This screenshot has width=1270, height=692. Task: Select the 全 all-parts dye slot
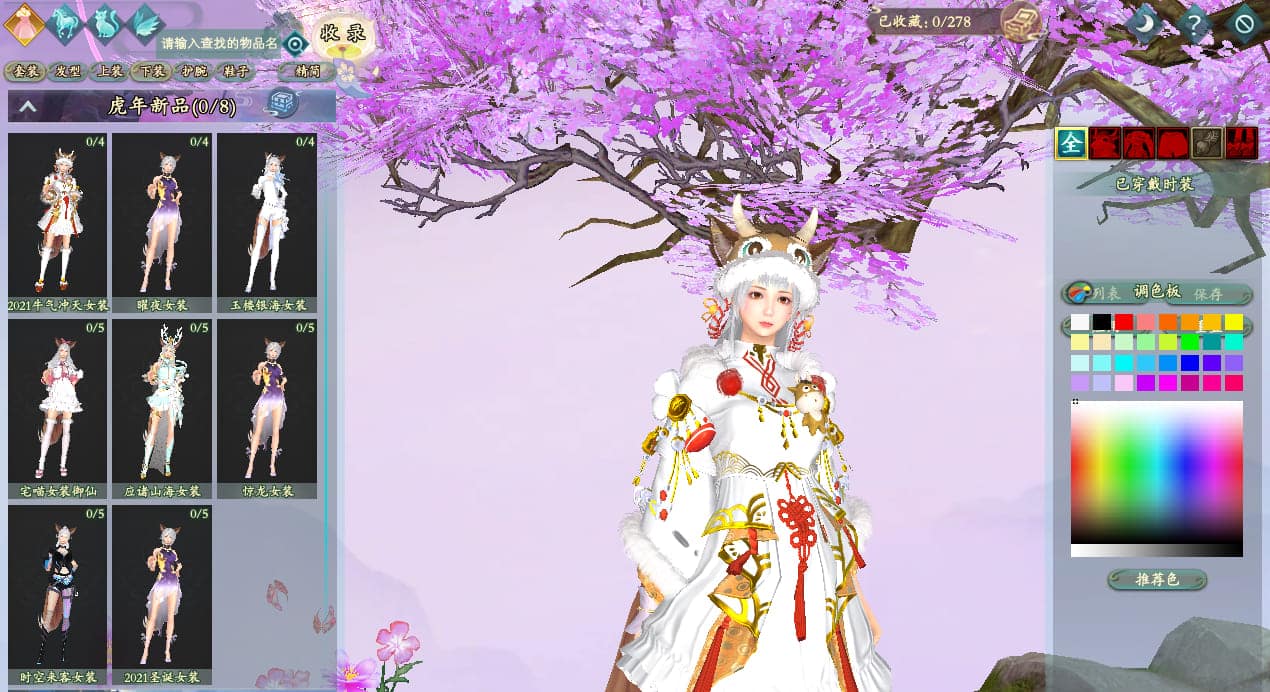pyautogui.click(x=1070, y=144)
